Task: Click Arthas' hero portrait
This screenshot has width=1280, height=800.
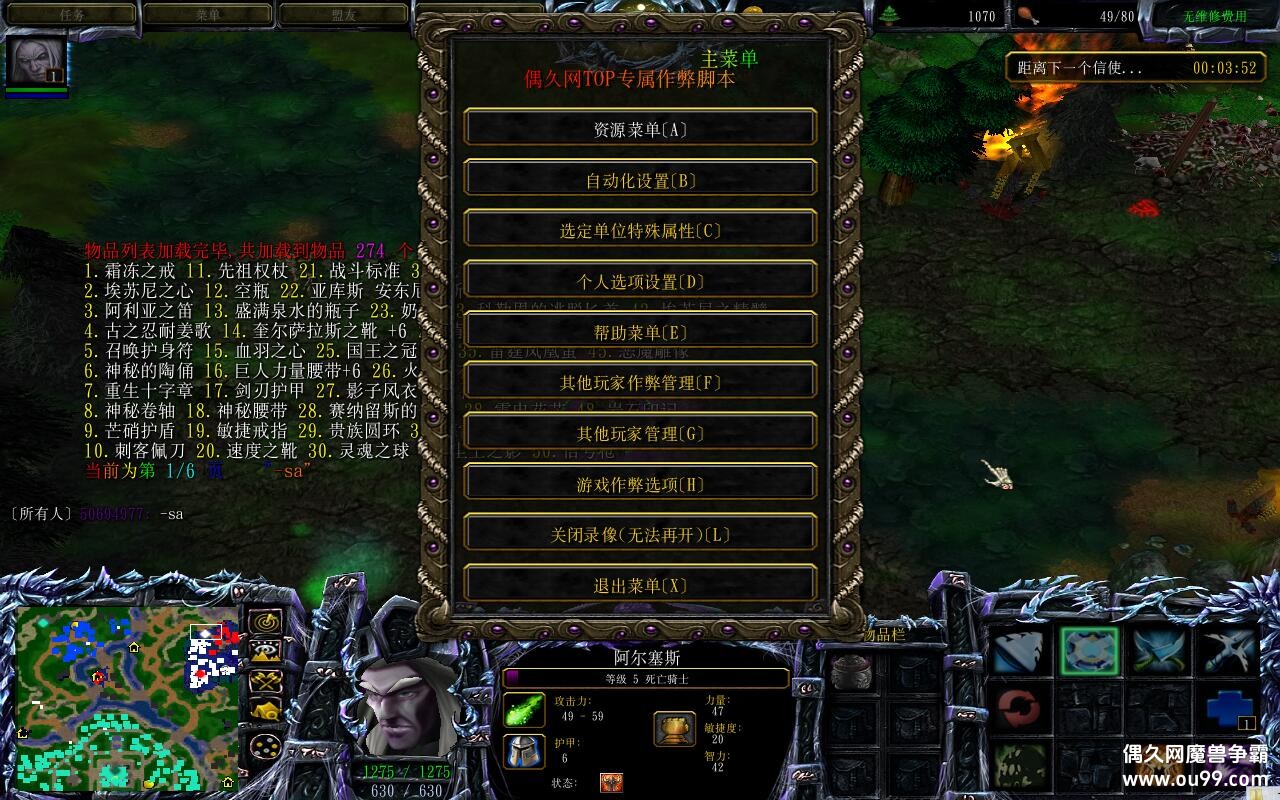Action: pyautogui.click(x=405, y=705)
